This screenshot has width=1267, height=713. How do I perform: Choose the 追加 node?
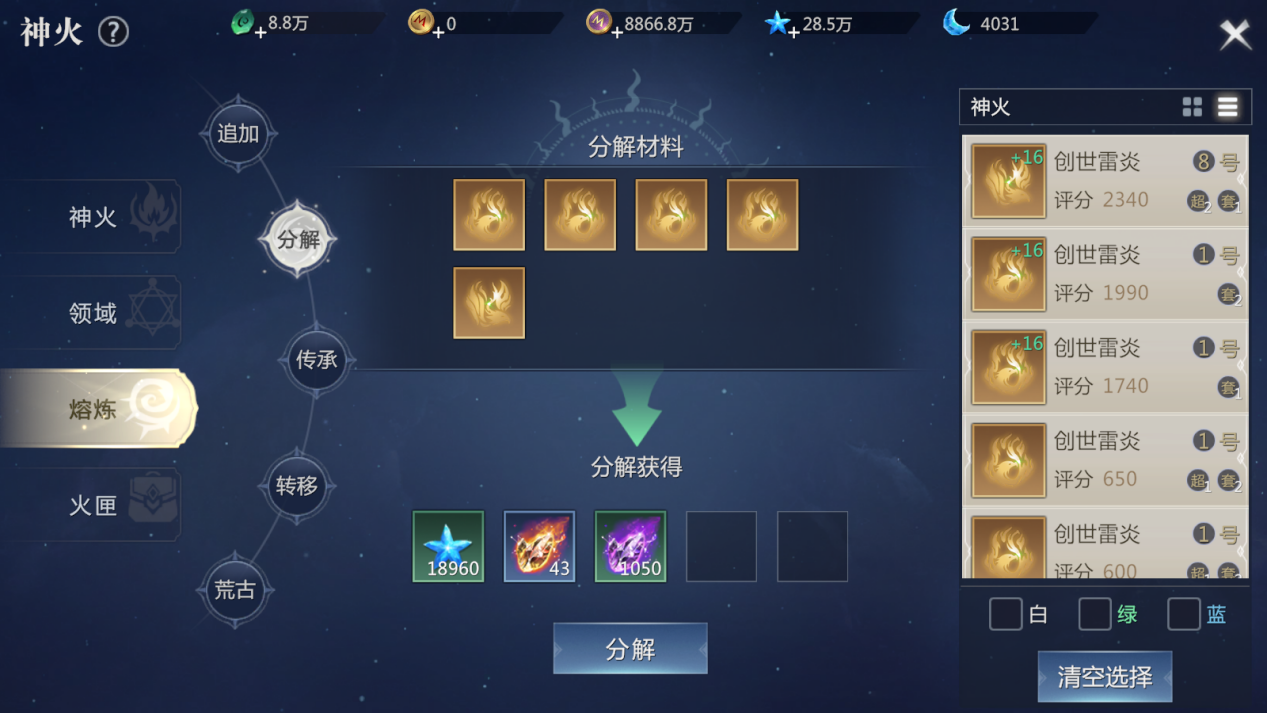[238, 134]
